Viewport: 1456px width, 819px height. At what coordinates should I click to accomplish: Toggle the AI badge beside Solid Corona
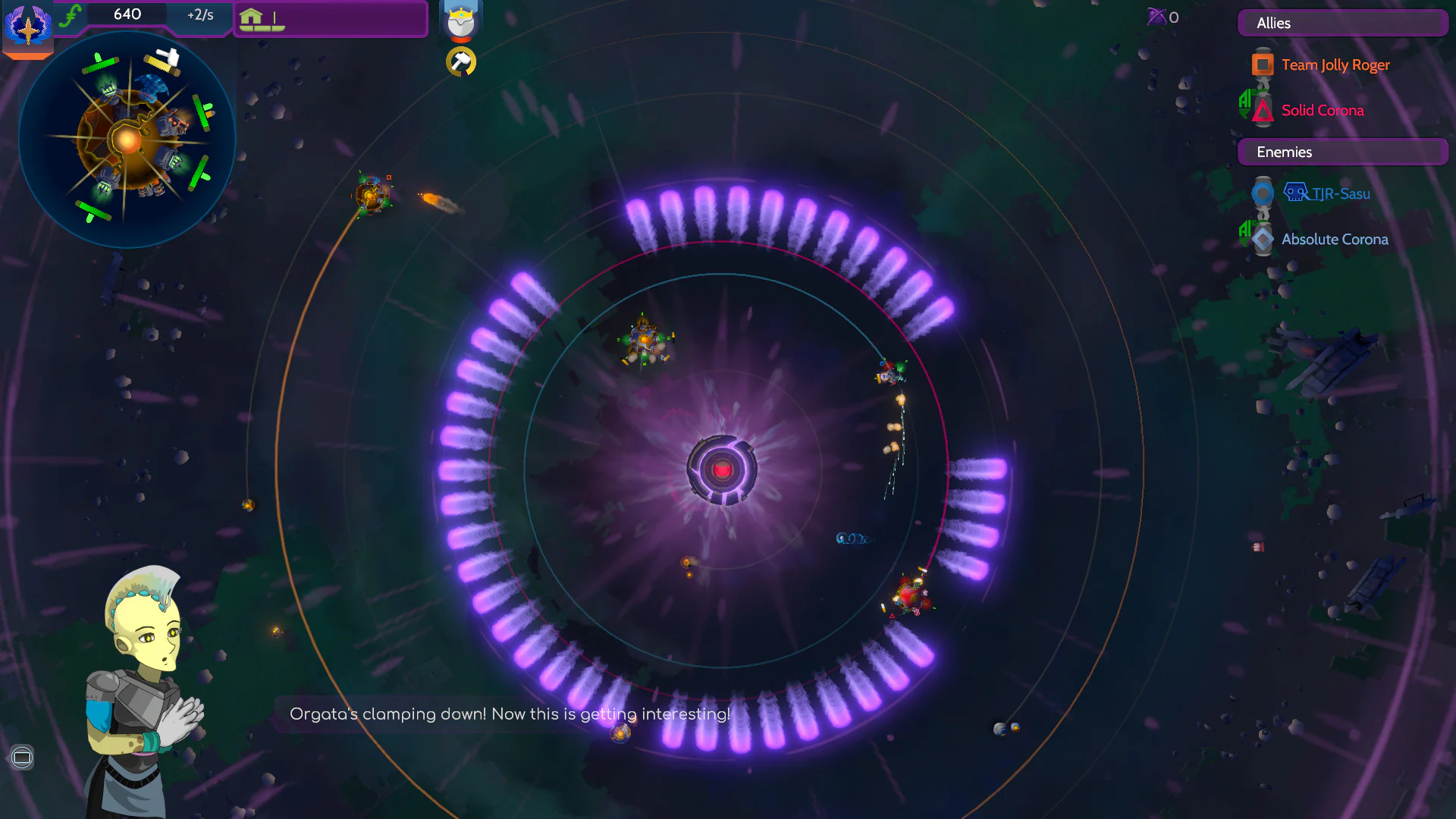click(x=1244, y=104)
